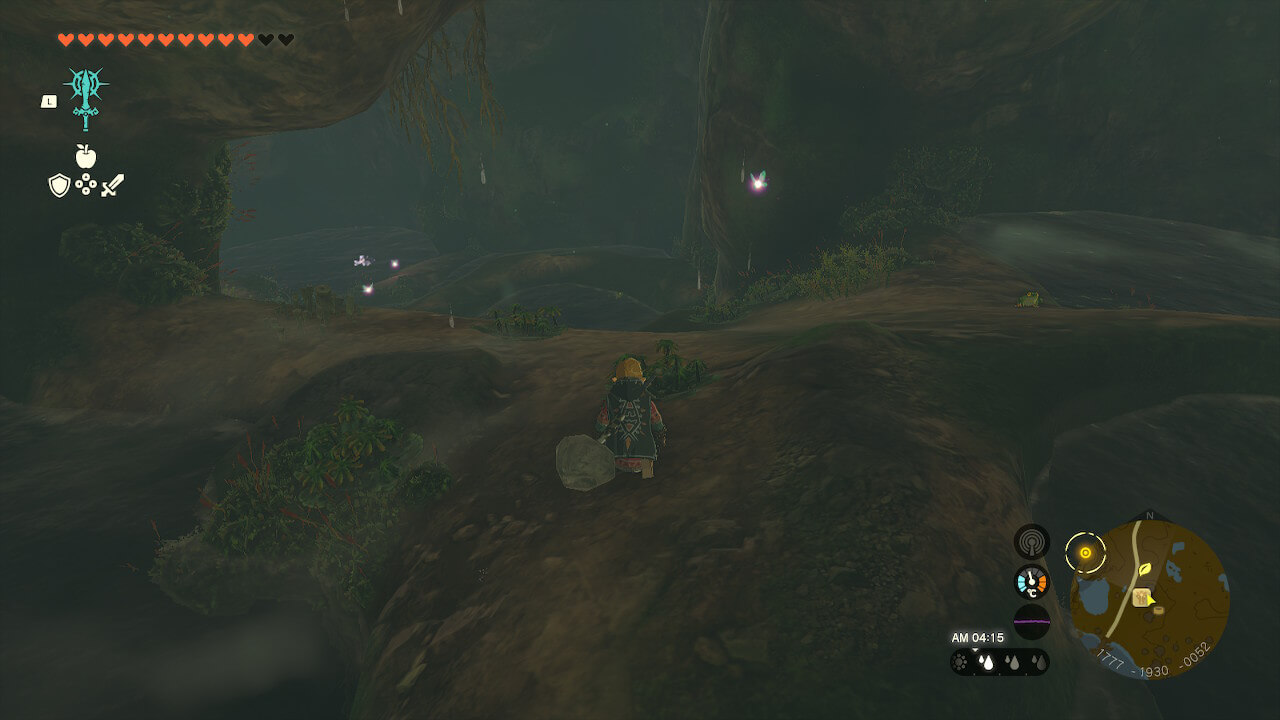Click the yellow leaf marker on minimap
Screen dimensions: 1280x720
point(1144,569)
